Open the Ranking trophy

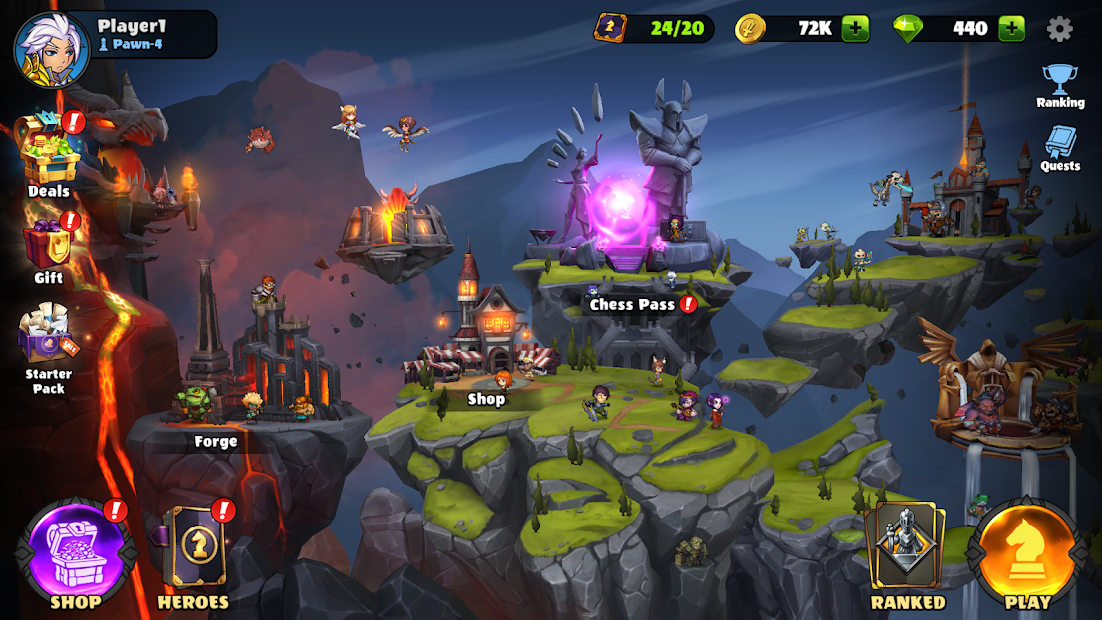pos(1060,85)
